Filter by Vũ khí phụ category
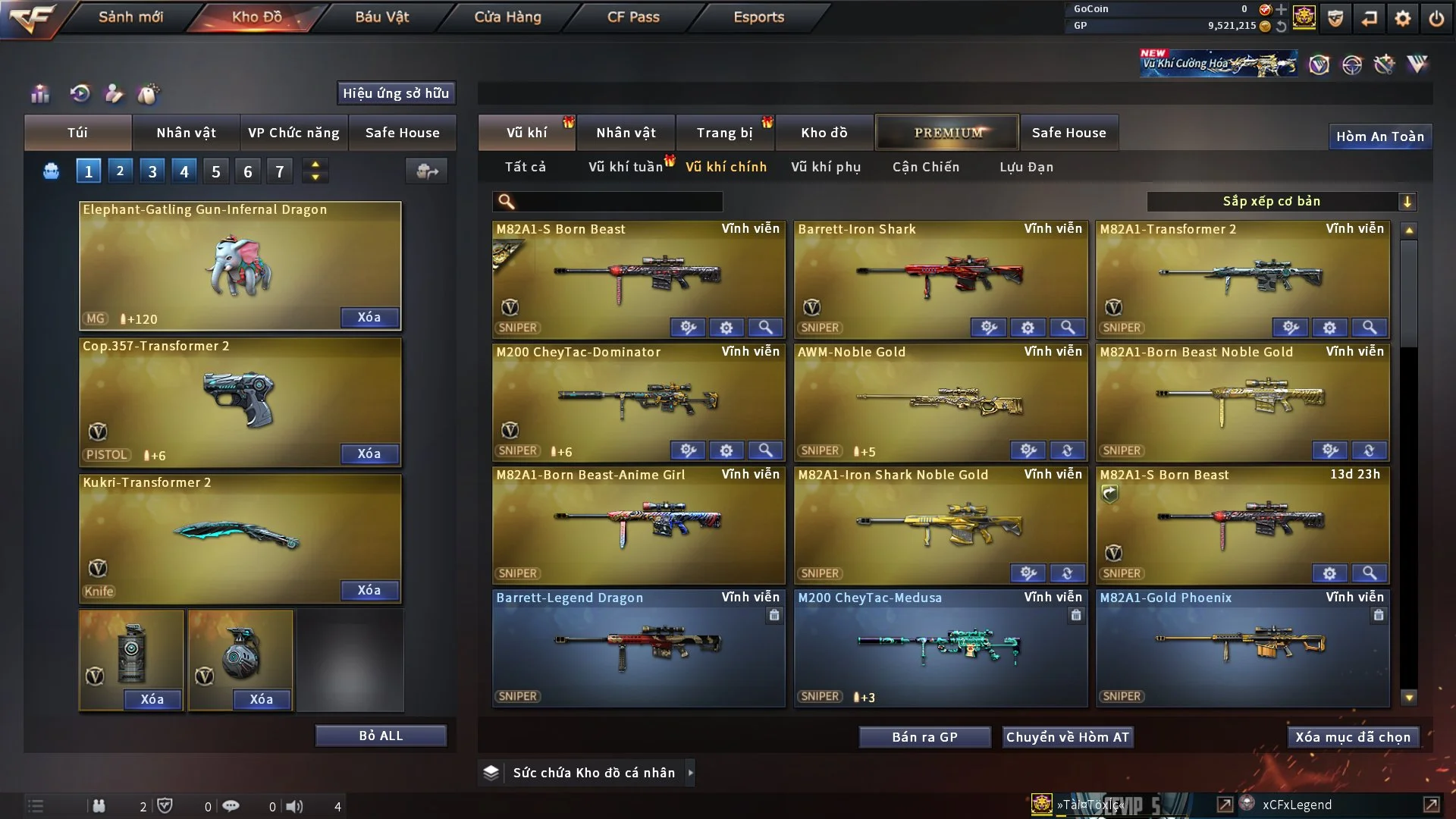The width and height of the screenshot is (1456, 819). 826,167
